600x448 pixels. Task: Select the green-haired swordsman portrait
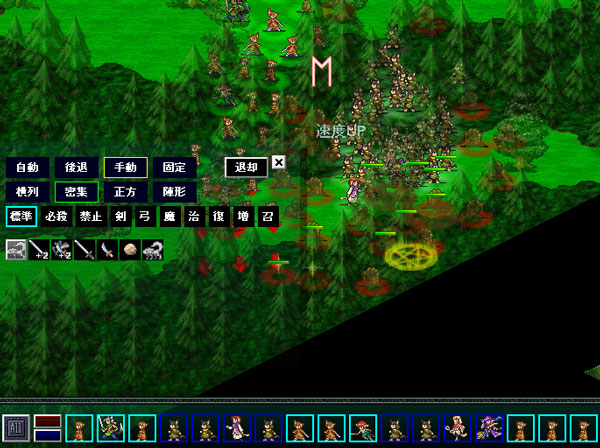[110, 429]
